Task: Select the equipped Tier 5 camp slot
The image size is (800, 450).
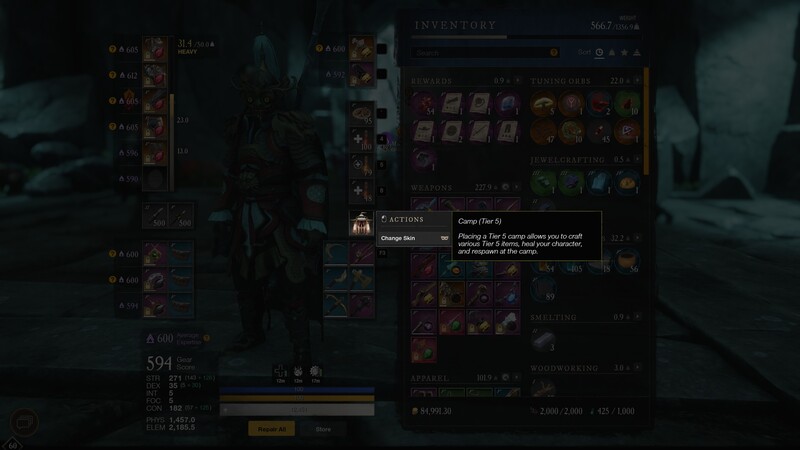Action: pos(360,223)
